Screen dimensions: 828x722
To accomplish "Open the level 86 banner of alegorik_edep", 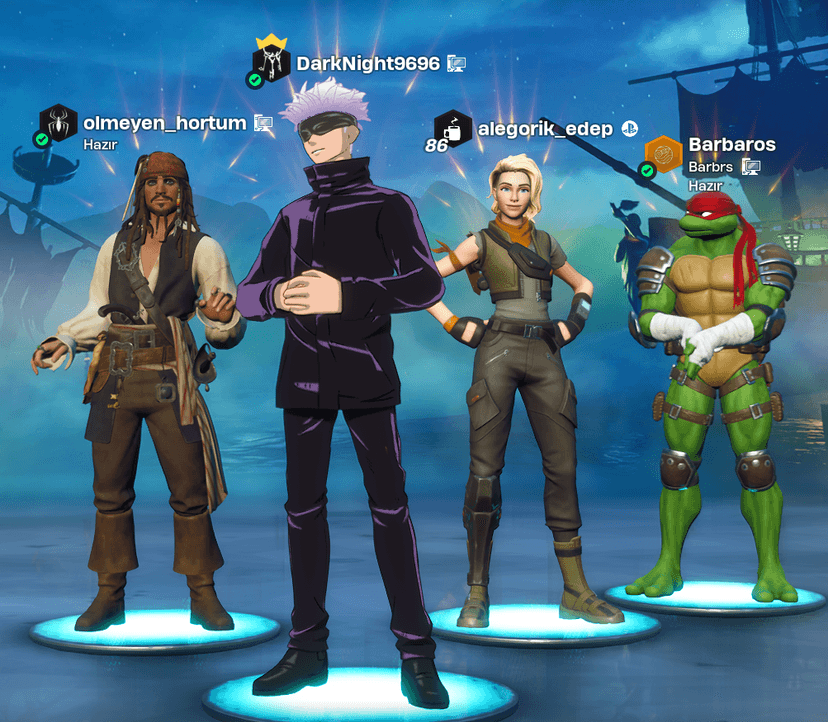I will click(452, 129).
